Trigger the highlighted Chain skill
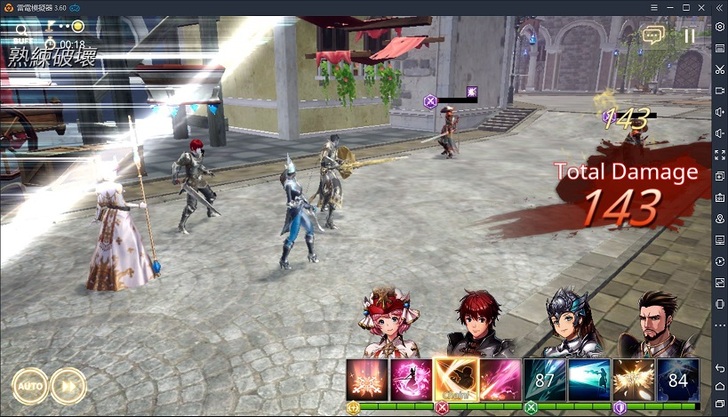The image size is (728, 417). (x=455, y=379)
